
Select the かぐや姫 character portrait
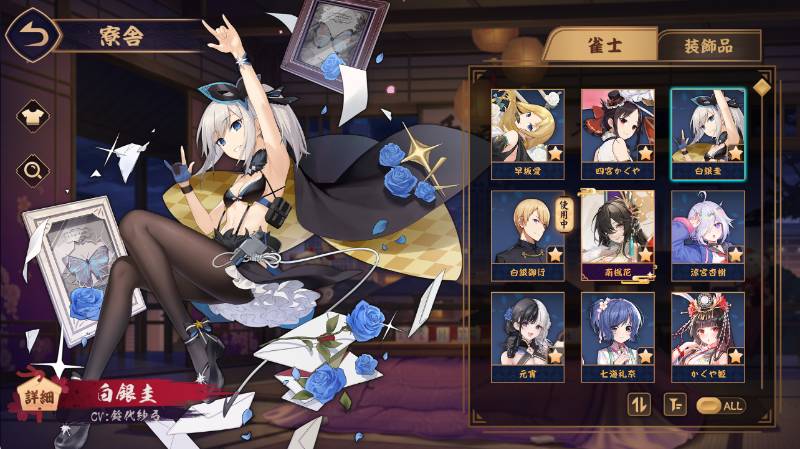pos(707,329)
